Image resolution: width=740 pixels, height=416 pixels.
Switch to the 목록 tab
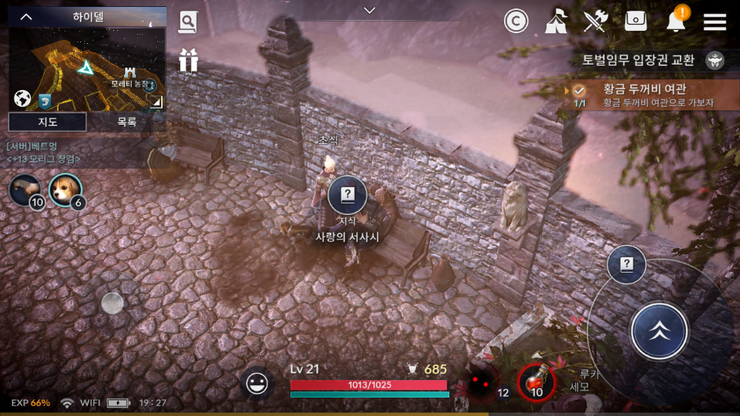[126, 122]
